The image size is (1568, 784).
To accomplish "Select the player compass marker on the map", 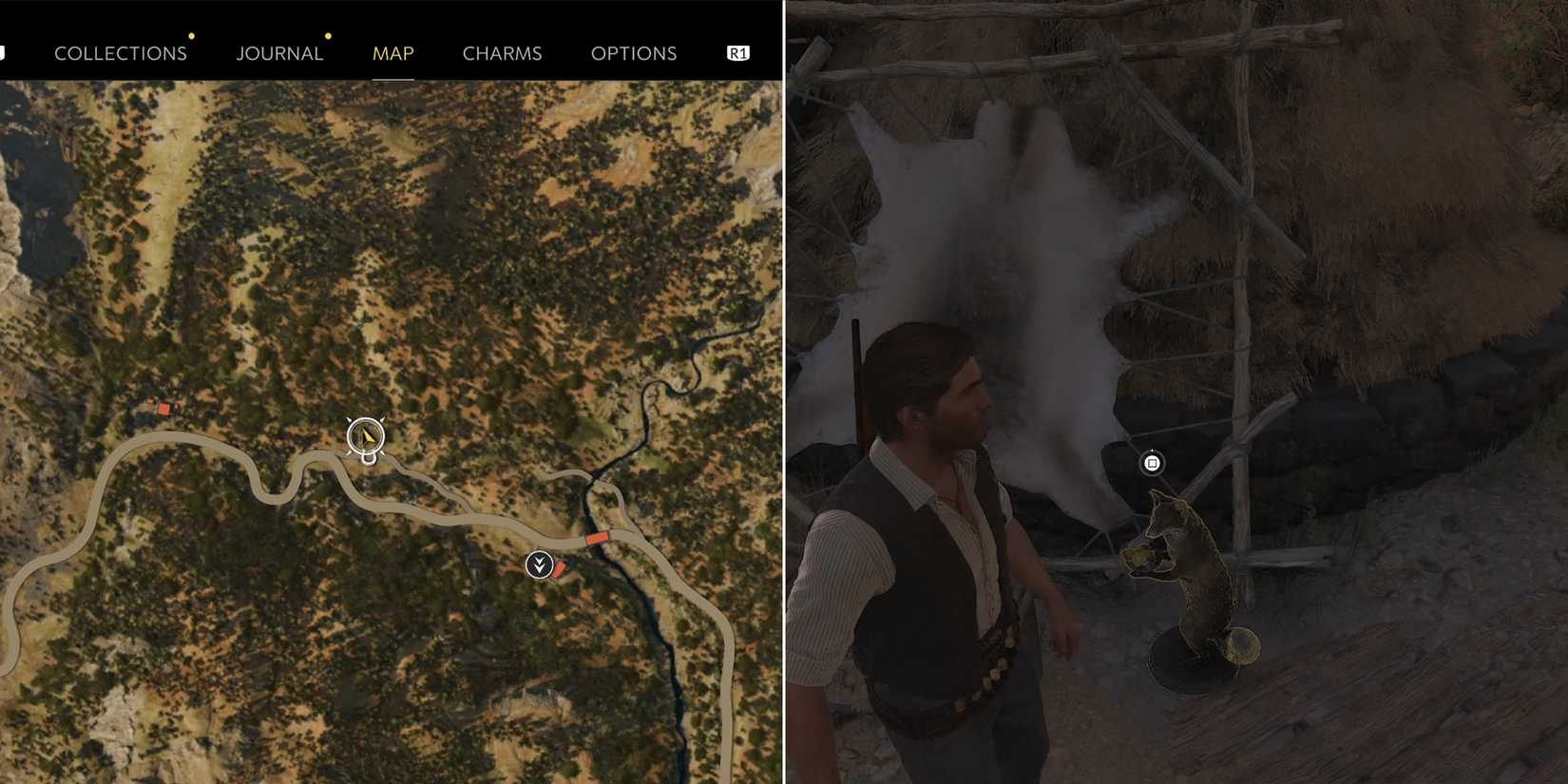I will tap(364, 437).
